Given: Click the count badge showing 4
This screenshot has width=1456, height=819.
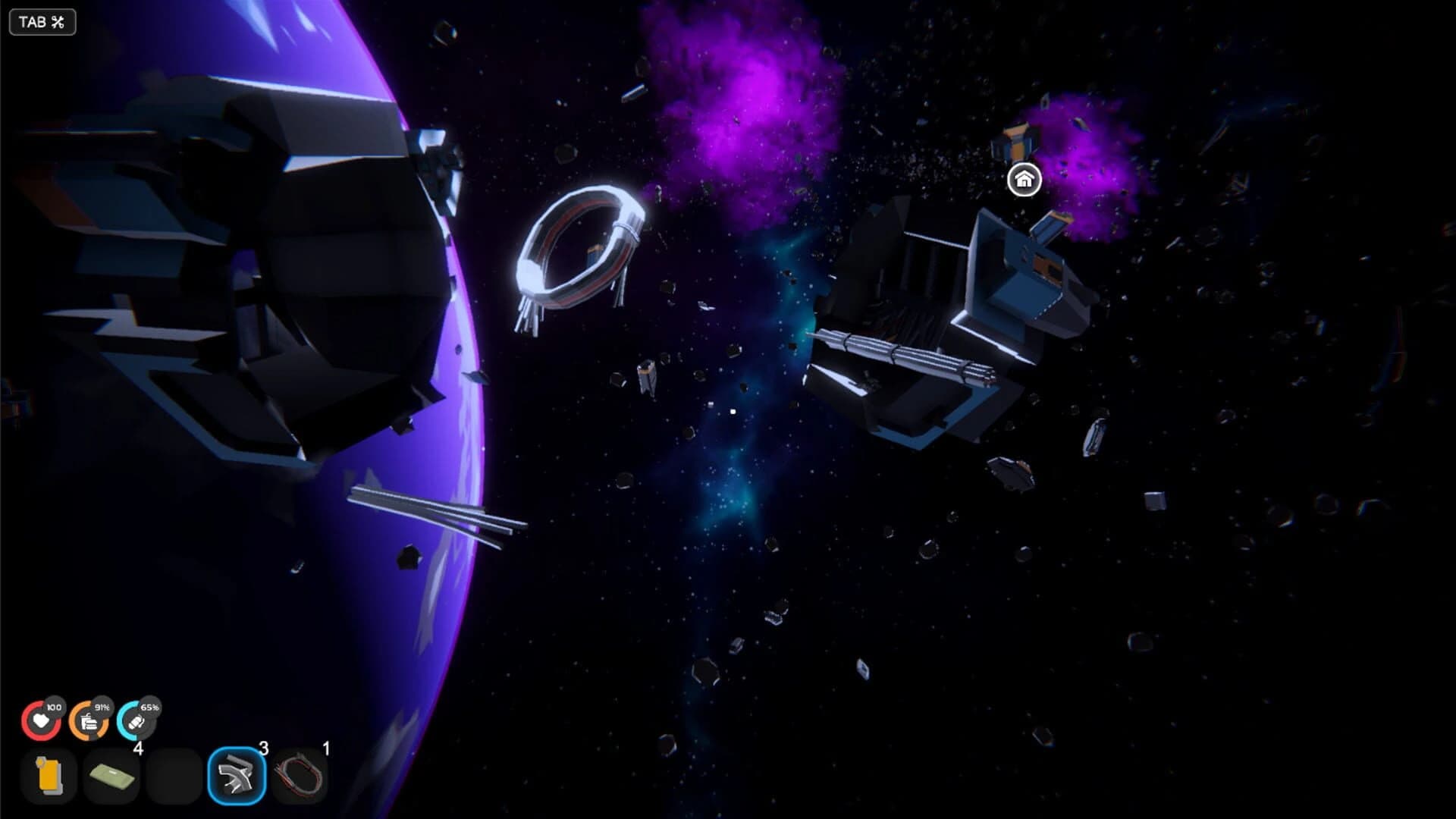Looking at the screenshot, I should (138, 749).
